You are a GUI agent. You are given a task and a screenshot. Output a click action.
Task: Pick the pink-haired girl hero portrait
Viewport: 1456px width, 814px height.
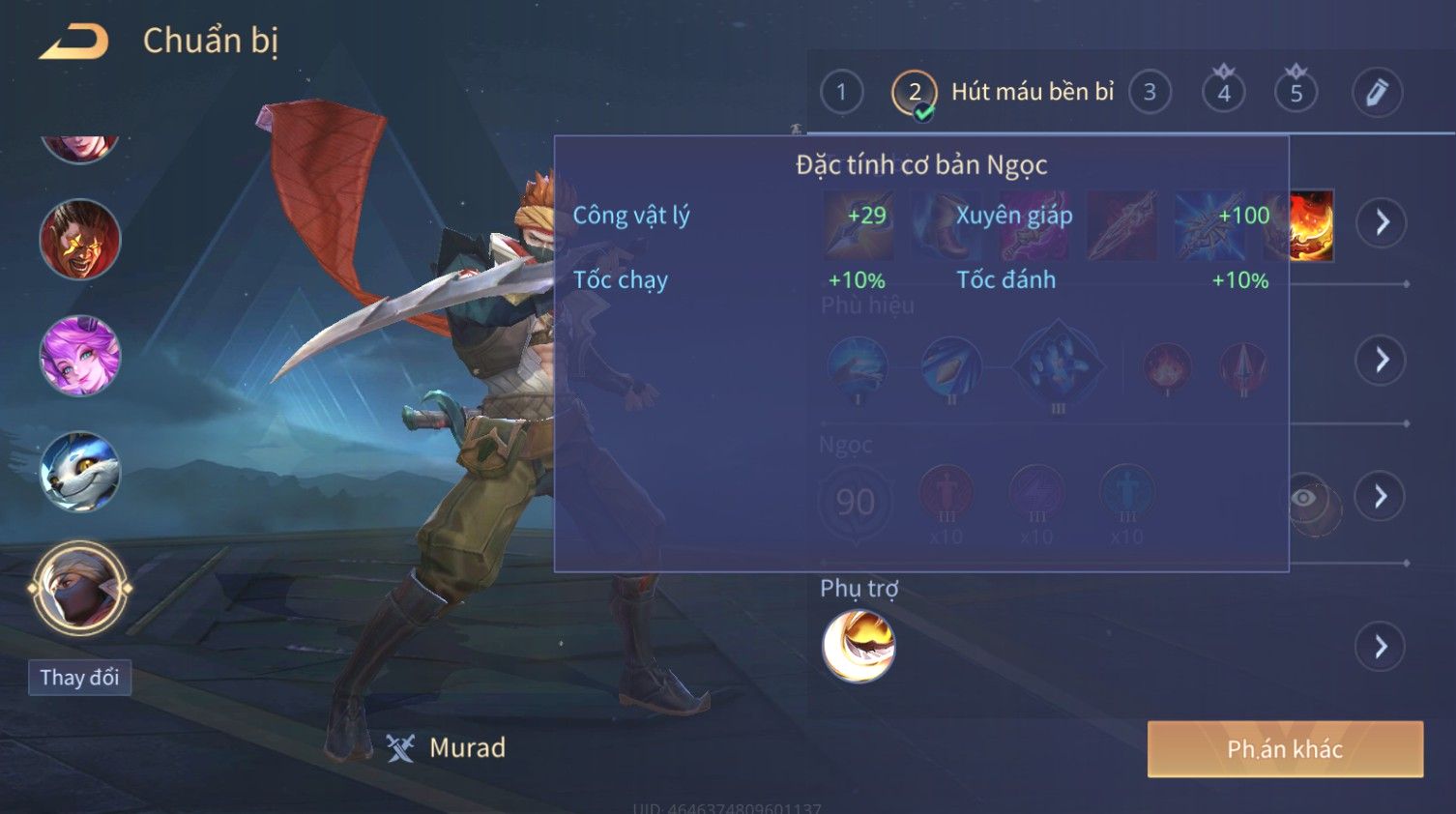coord(79,356)
